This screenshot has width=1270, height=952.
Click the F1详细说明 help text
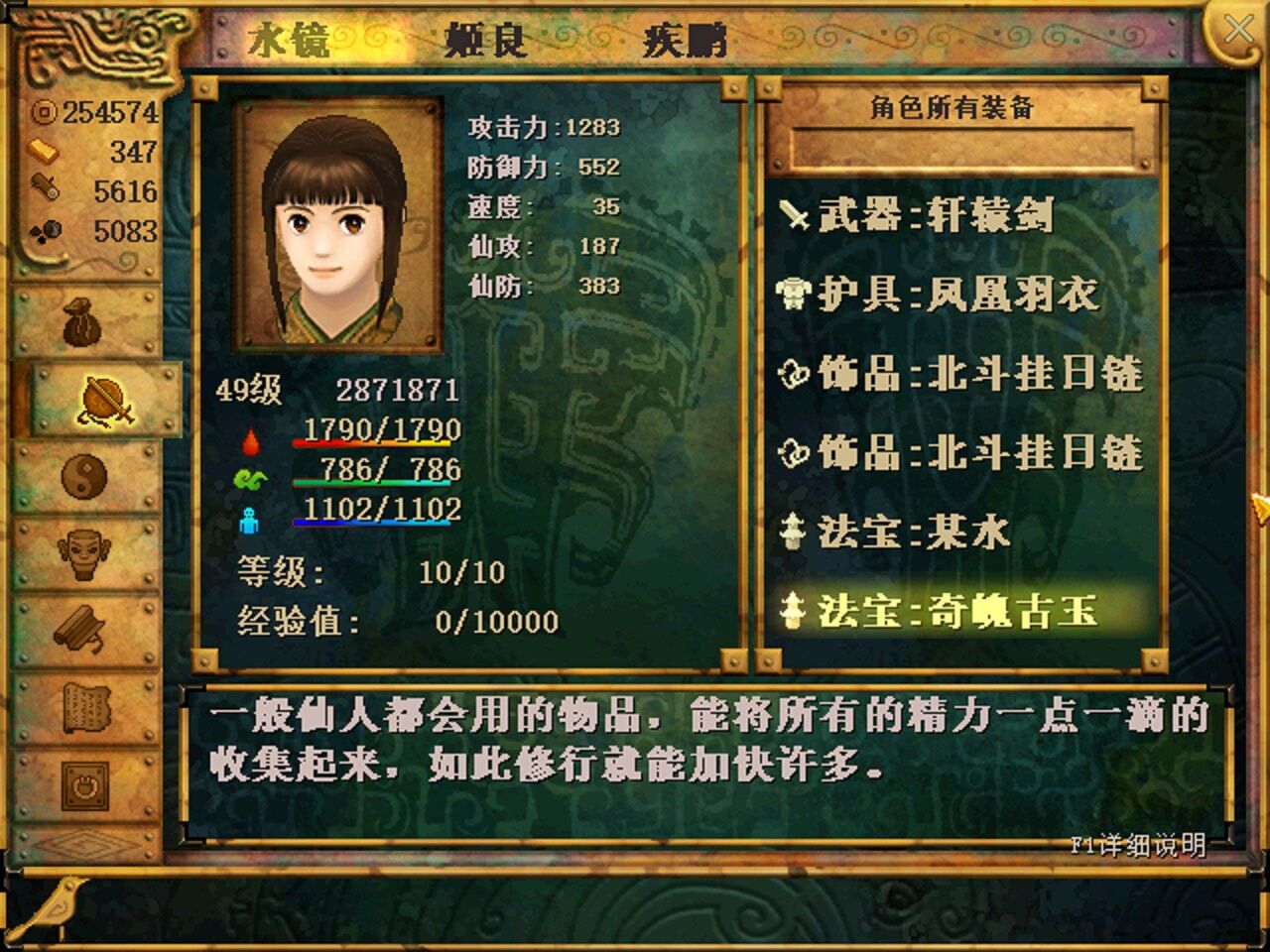(1136, 844)
